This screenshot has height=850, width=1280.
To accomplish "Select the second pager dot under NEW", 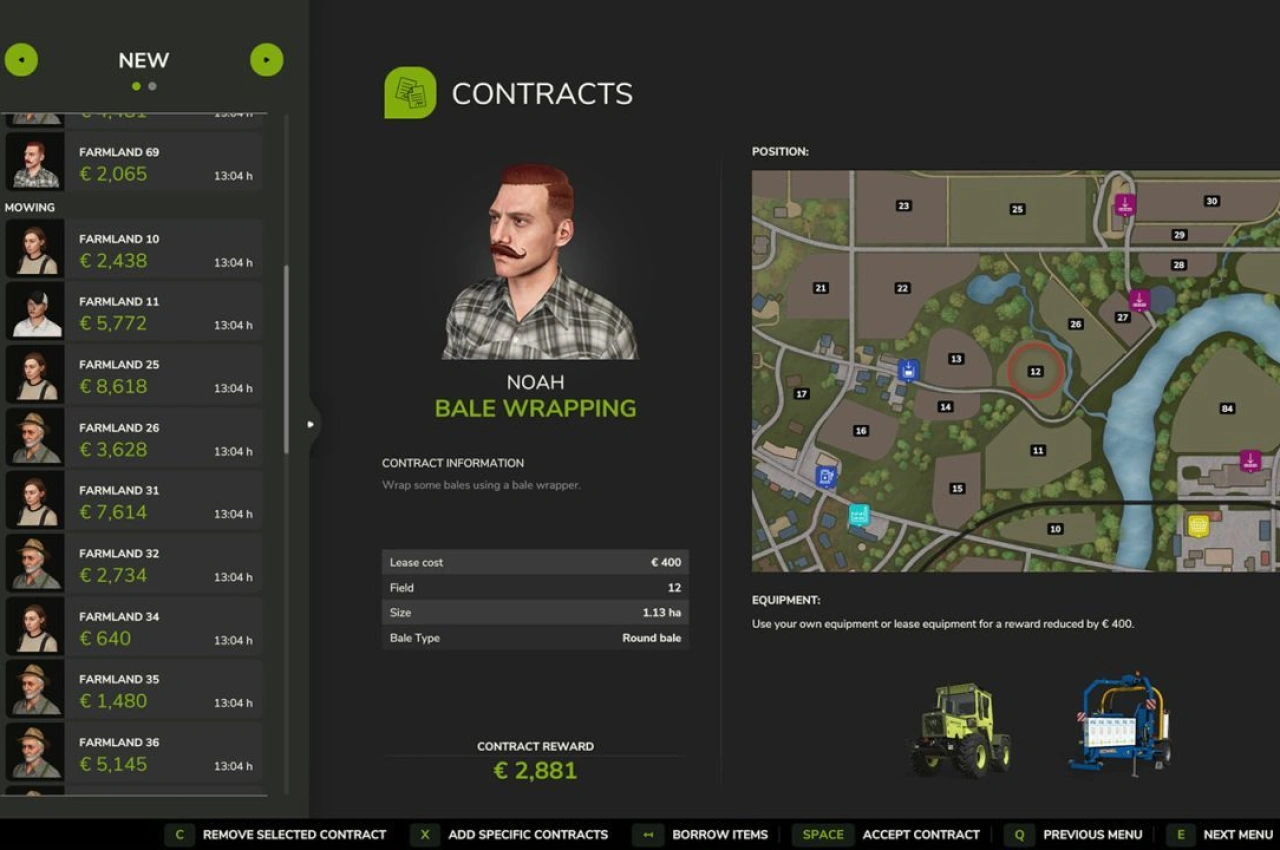I will click(152, 86).
